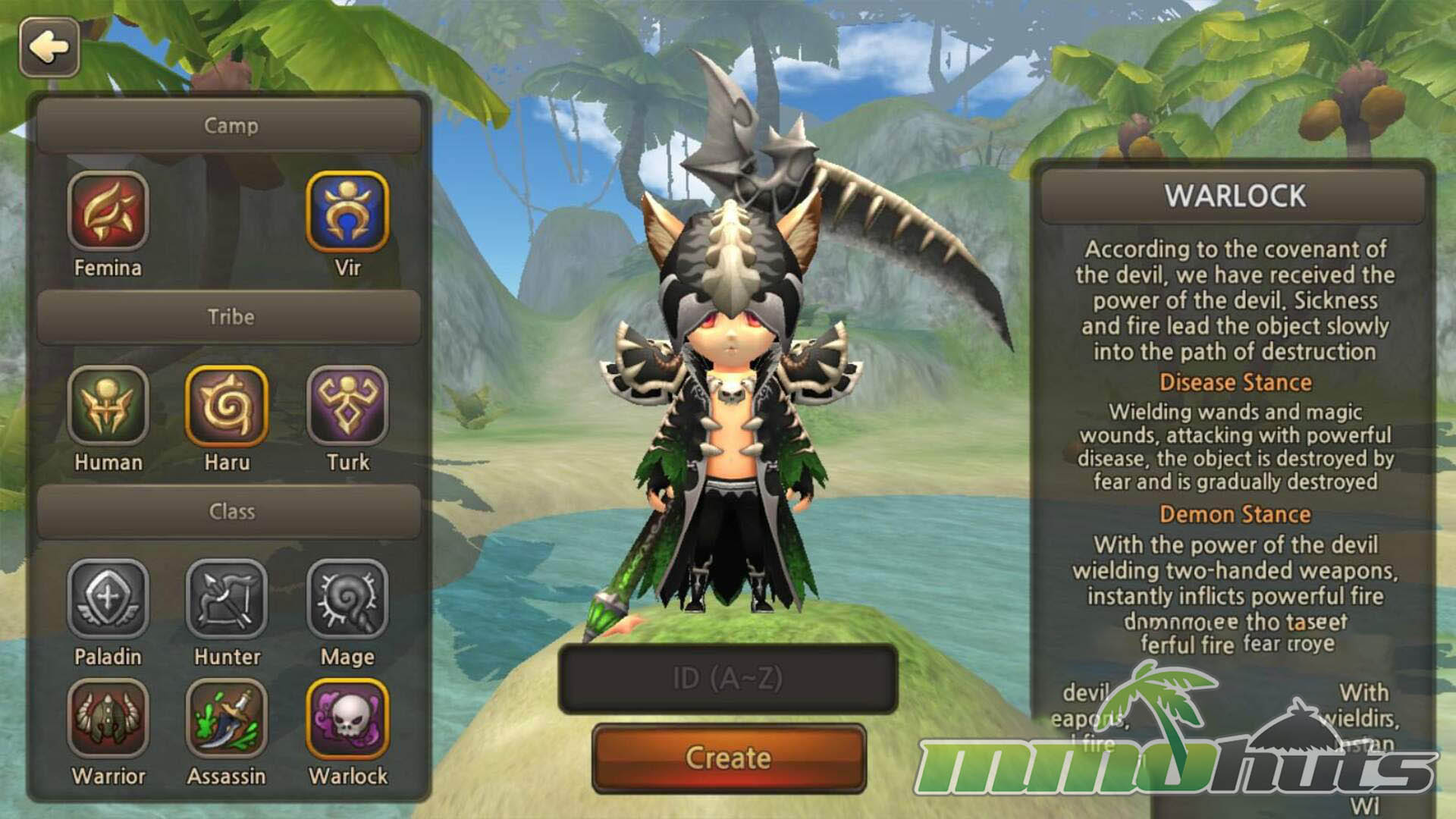Image resolution: width=1456 pixels, height=819 pixels.
Task: Pick the Human tribe
Action: (x=108, y=406)
